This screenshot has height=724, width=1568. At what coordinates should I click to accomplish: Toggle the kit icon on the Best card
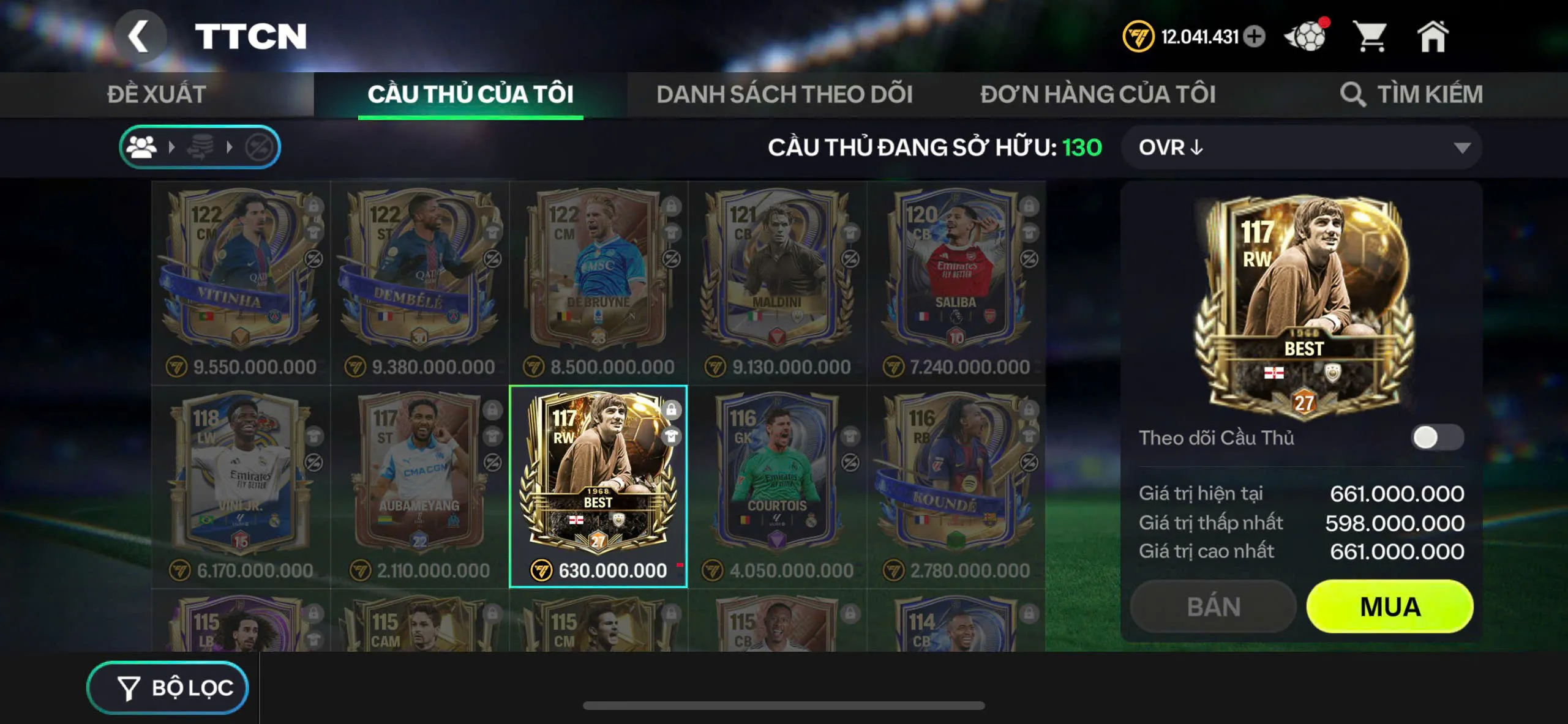tap(671, 436)
